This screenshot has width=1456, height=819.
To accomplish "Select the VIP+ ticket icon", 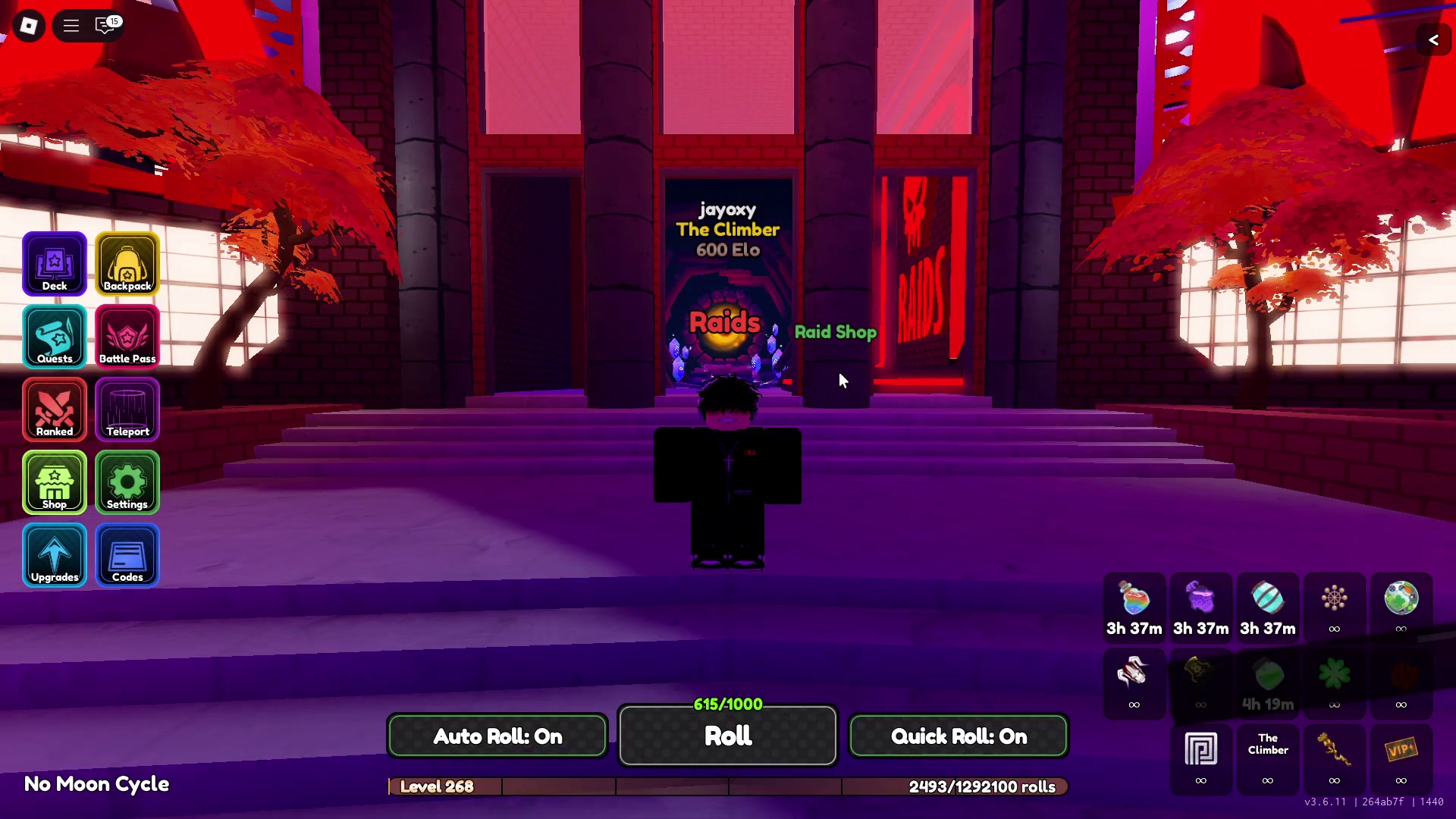I will point(1401,750).
